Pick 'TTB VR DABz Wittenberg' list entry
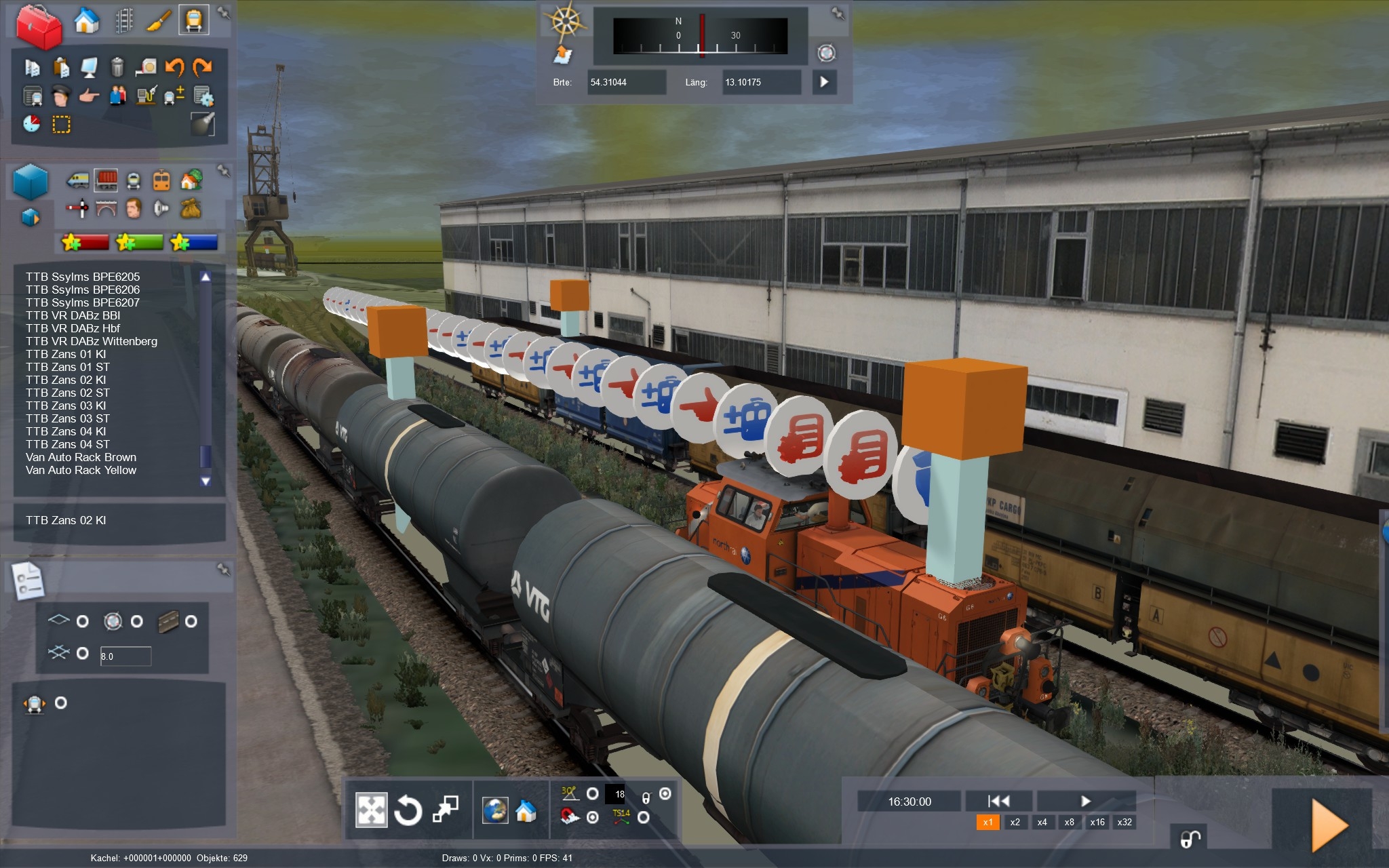This screenshot has height=868, width=1389. pyautogui.click(x=92, y=341)
